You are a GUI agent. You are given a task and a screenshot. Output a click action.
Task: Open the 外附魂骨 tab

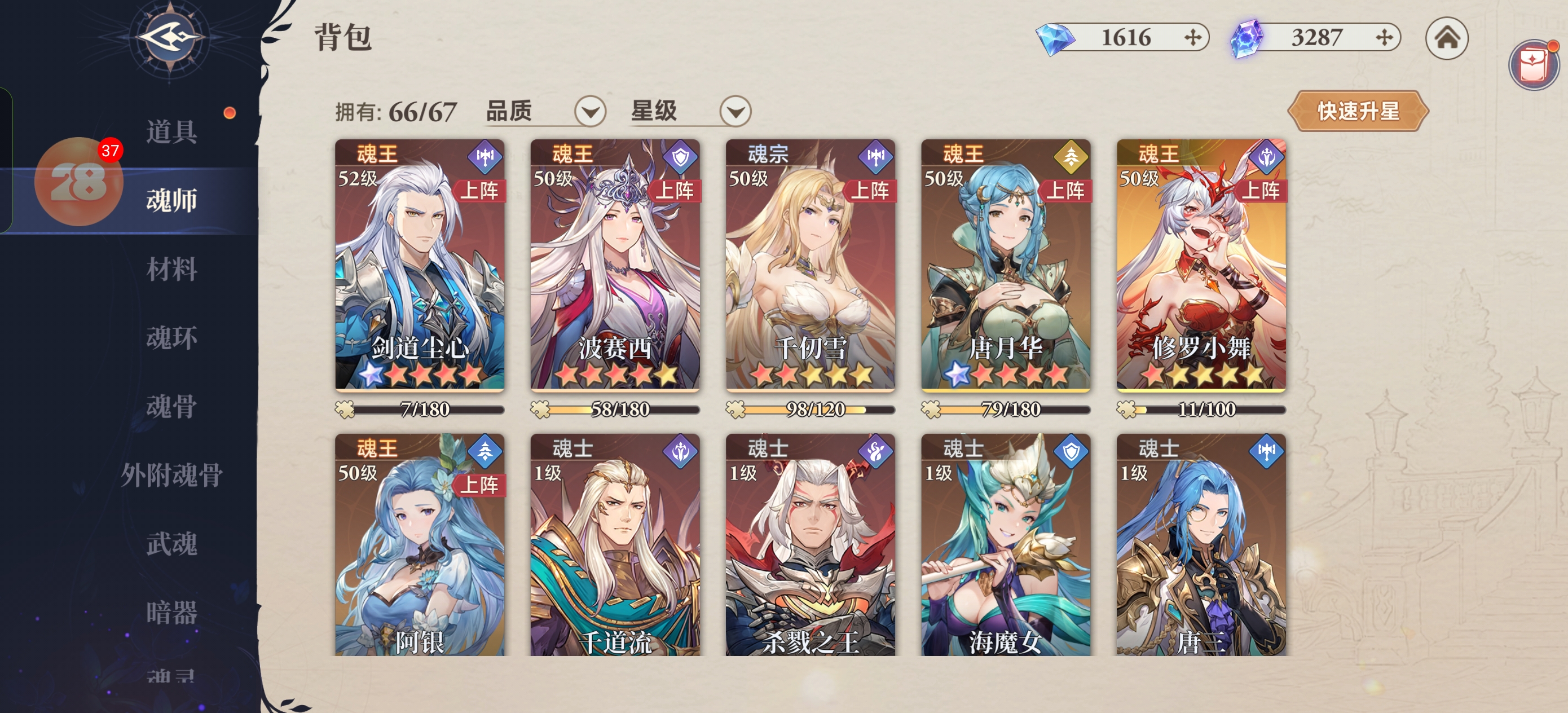coord(171,475)
